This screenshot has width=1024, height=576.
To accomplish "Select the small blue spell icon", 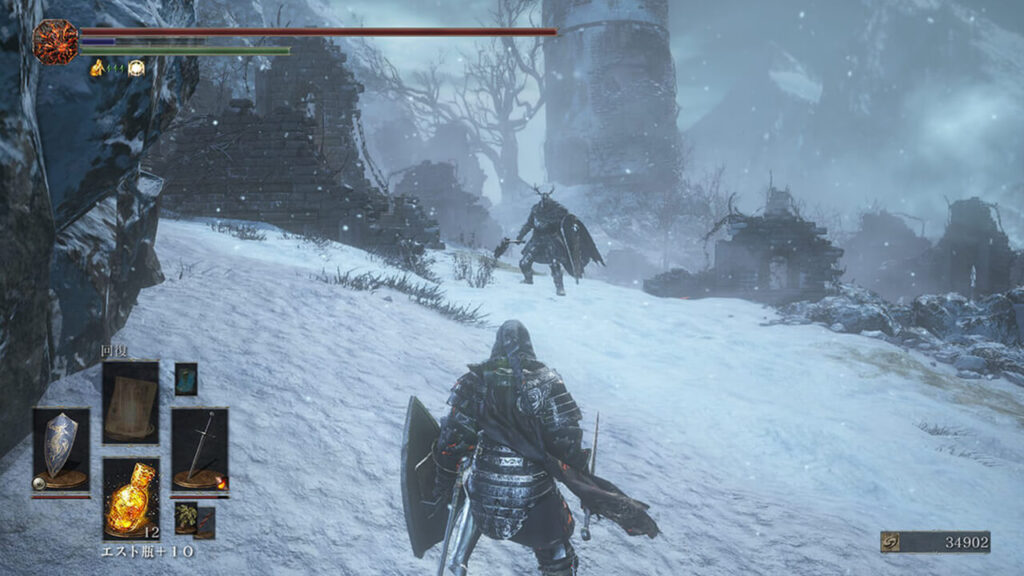I will pyautogui.click(x=186, y=378).
